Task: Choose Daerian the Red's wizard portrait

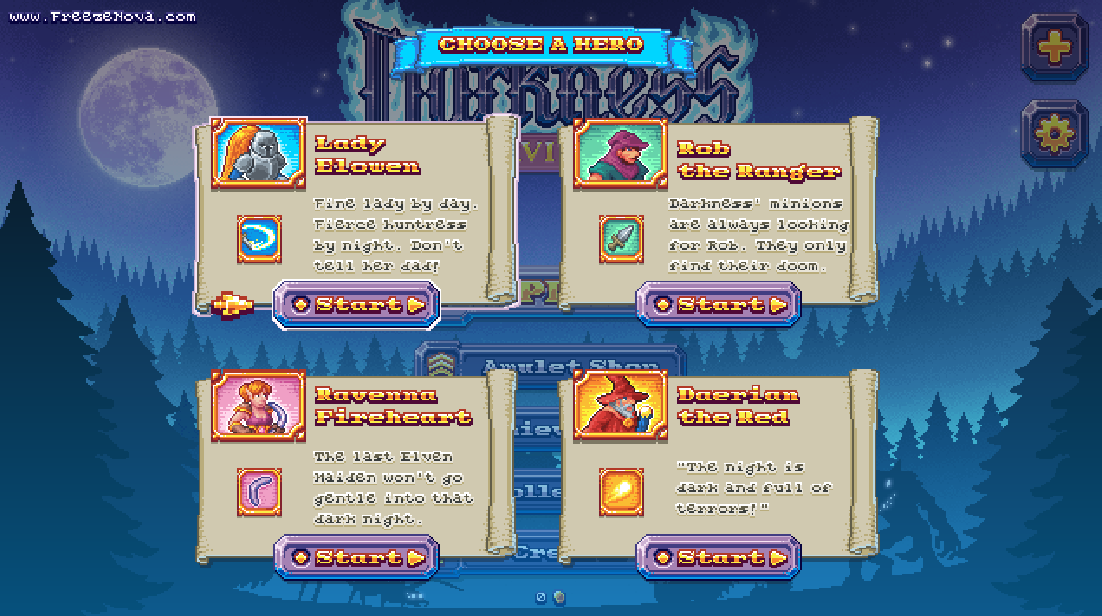Action: 620,406
